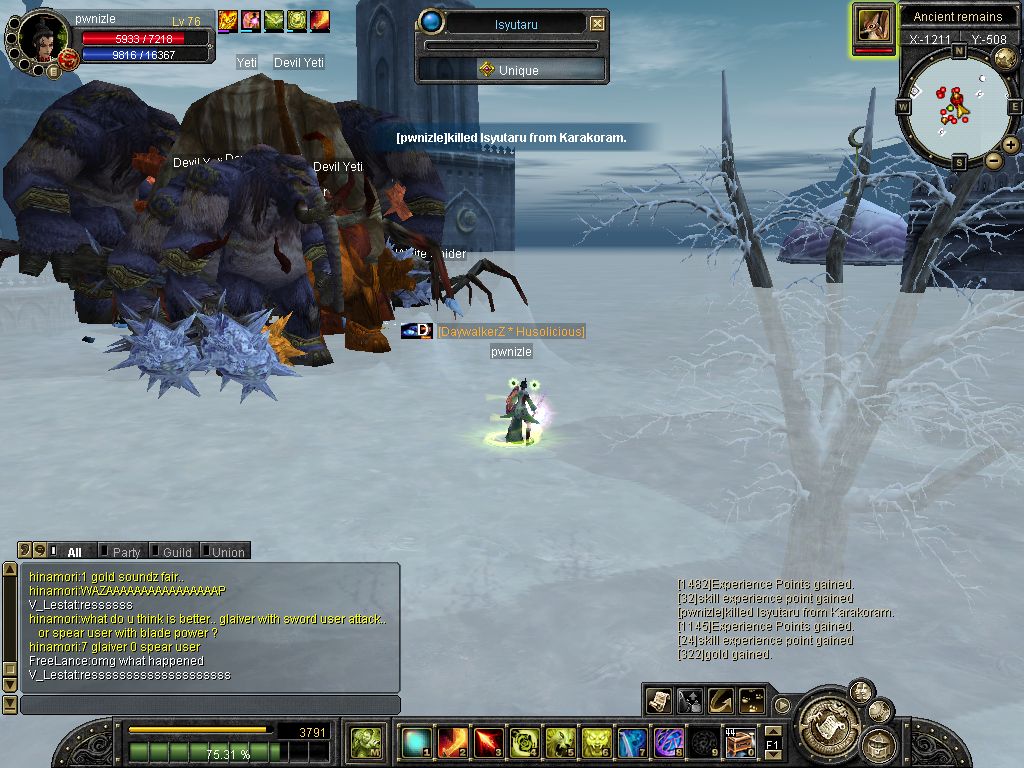1024x768 pixels.
Task: Switch chat to the Party tab
Action: [x=125, y=552]
